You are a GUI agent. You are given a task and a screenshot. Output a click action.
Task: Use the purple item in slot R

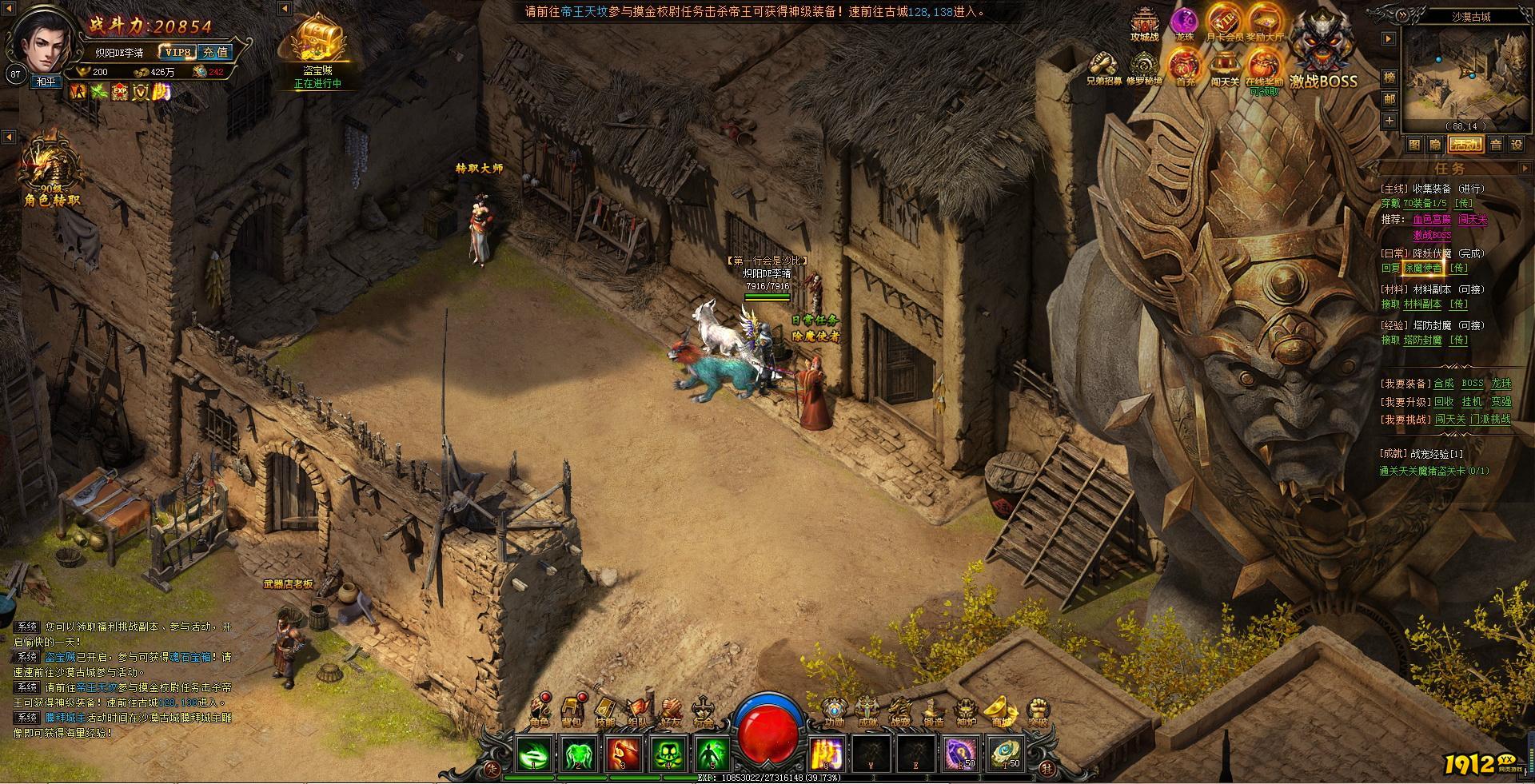coord(960,754)
